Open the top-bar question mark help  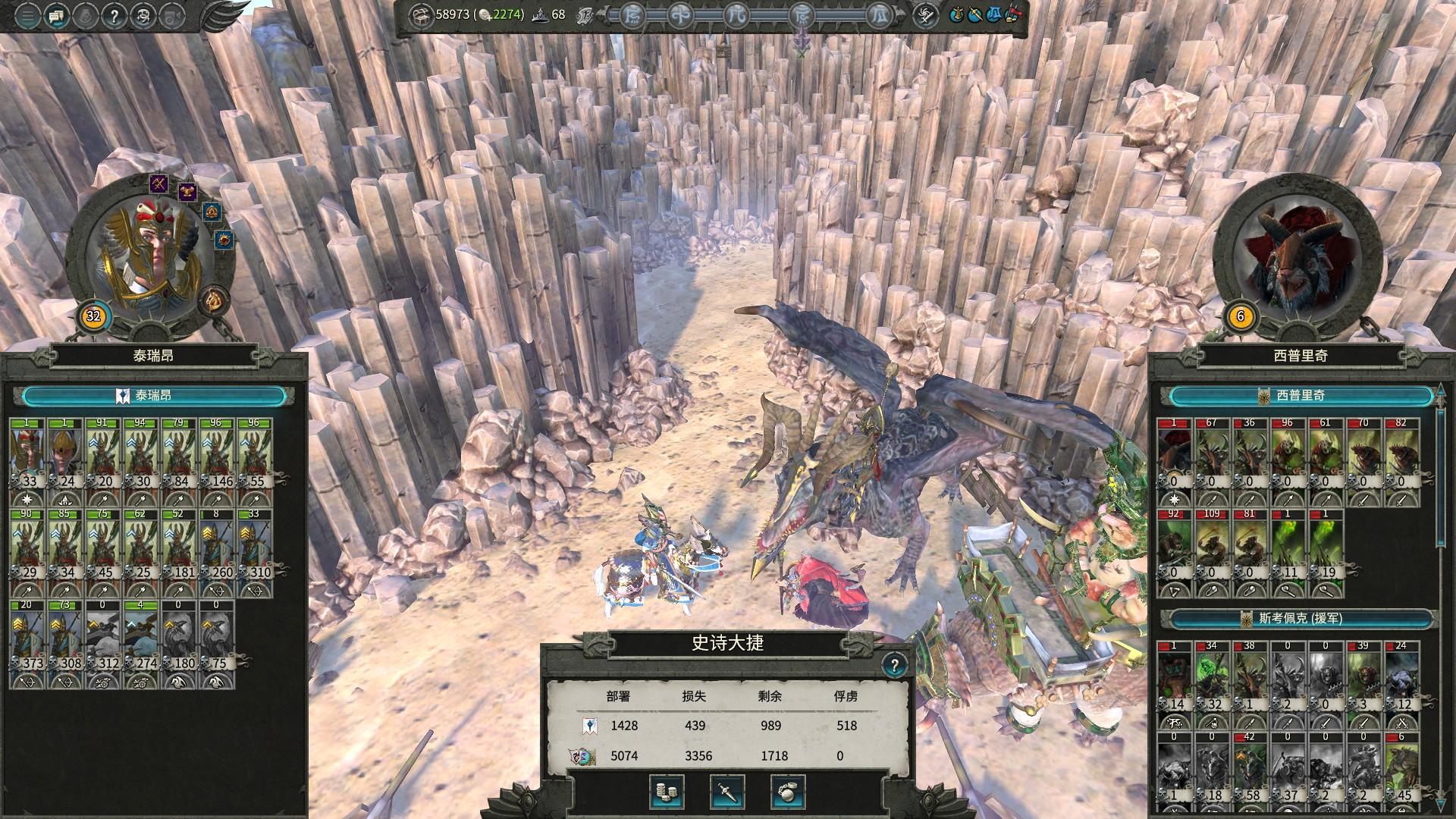coord(114,14)
